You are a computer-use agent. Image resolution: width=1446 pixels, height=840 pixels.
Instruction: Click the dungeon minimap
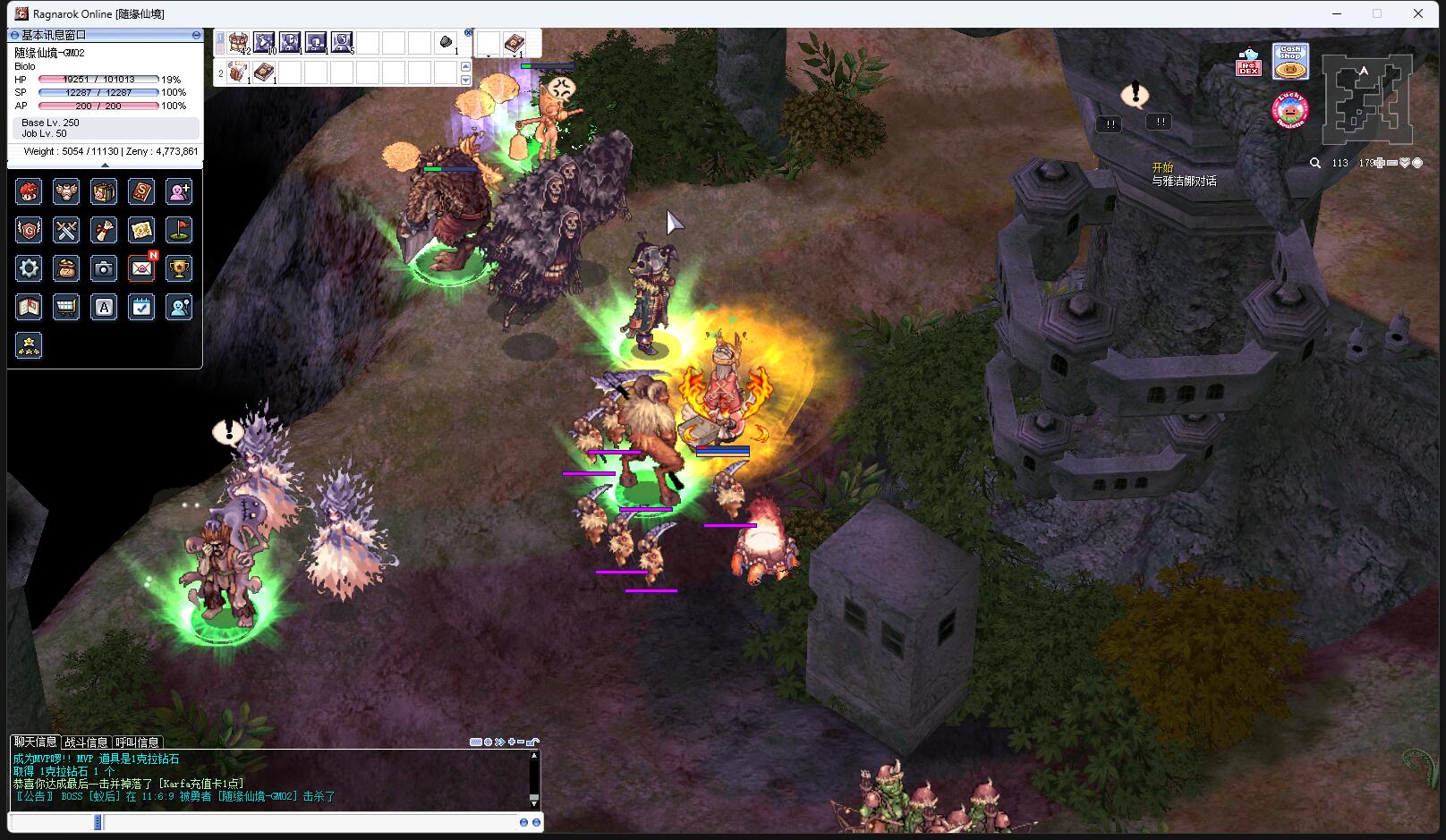coord(1367,98)
